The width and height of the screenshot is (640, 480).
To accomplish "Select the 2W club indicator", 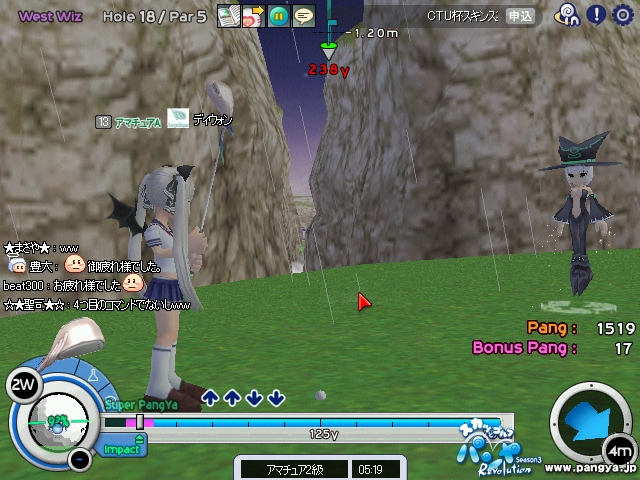I will [22, 383].
